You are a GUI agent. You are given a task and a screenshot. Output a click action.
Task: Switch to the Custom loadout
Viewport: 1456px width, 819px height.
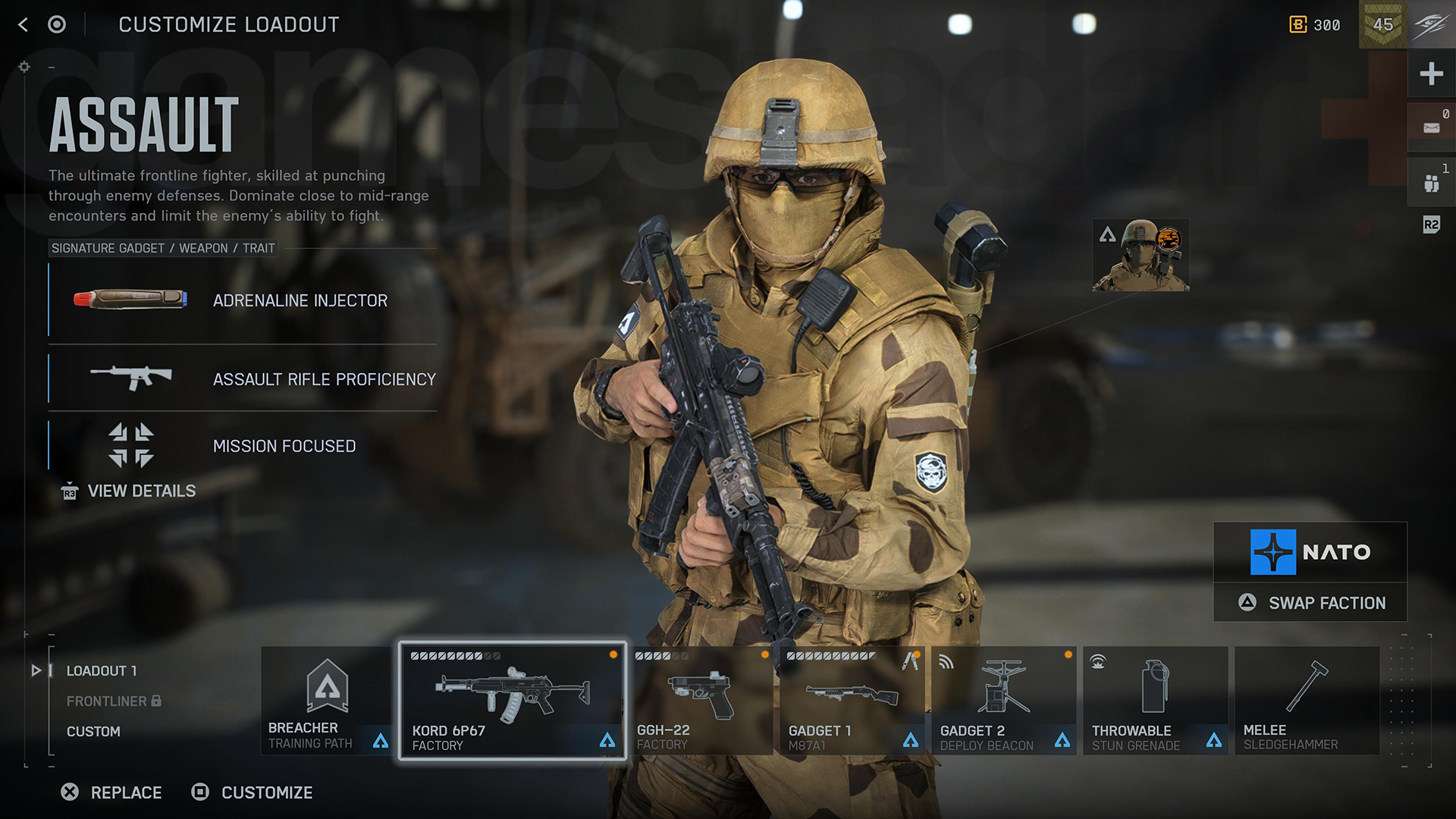tap(93, 731)
